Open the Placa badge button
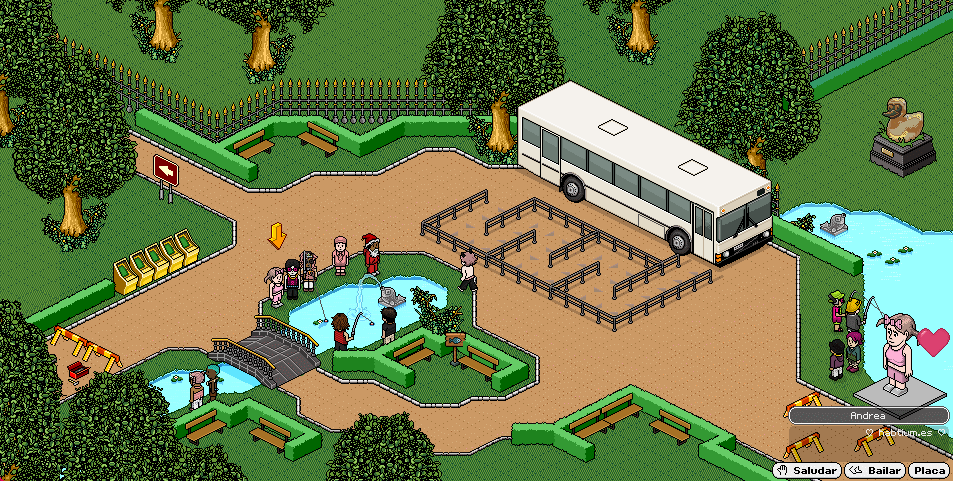The width and height of the screenshot is (953, 481). coord(930,470)
